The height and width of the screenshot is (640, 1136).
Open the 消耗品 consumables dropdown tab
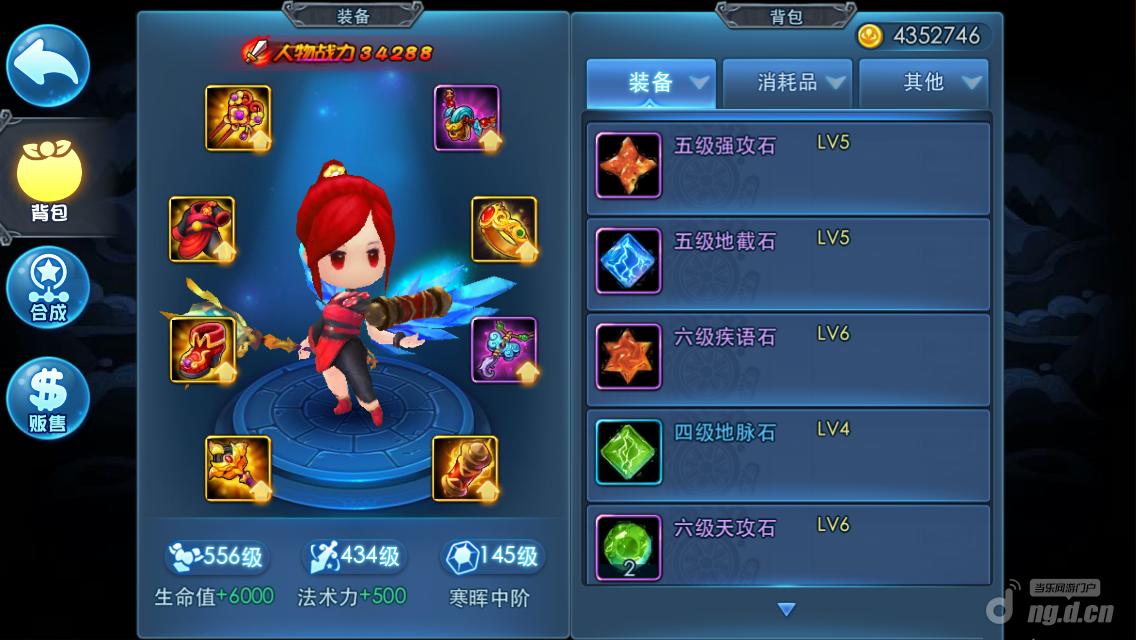click(788, 83)
